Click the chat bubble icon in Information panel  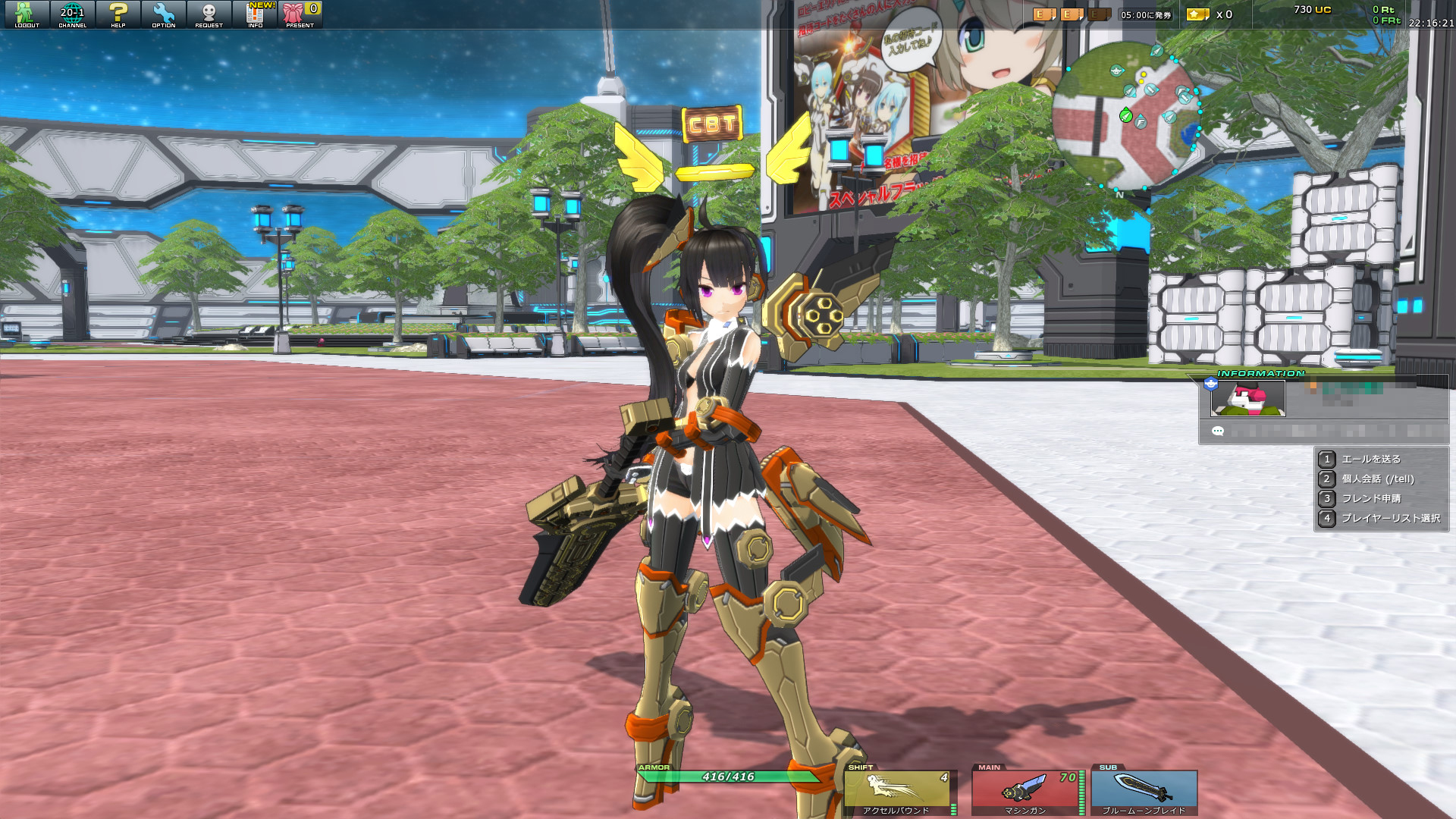[x=1218, y=431]
